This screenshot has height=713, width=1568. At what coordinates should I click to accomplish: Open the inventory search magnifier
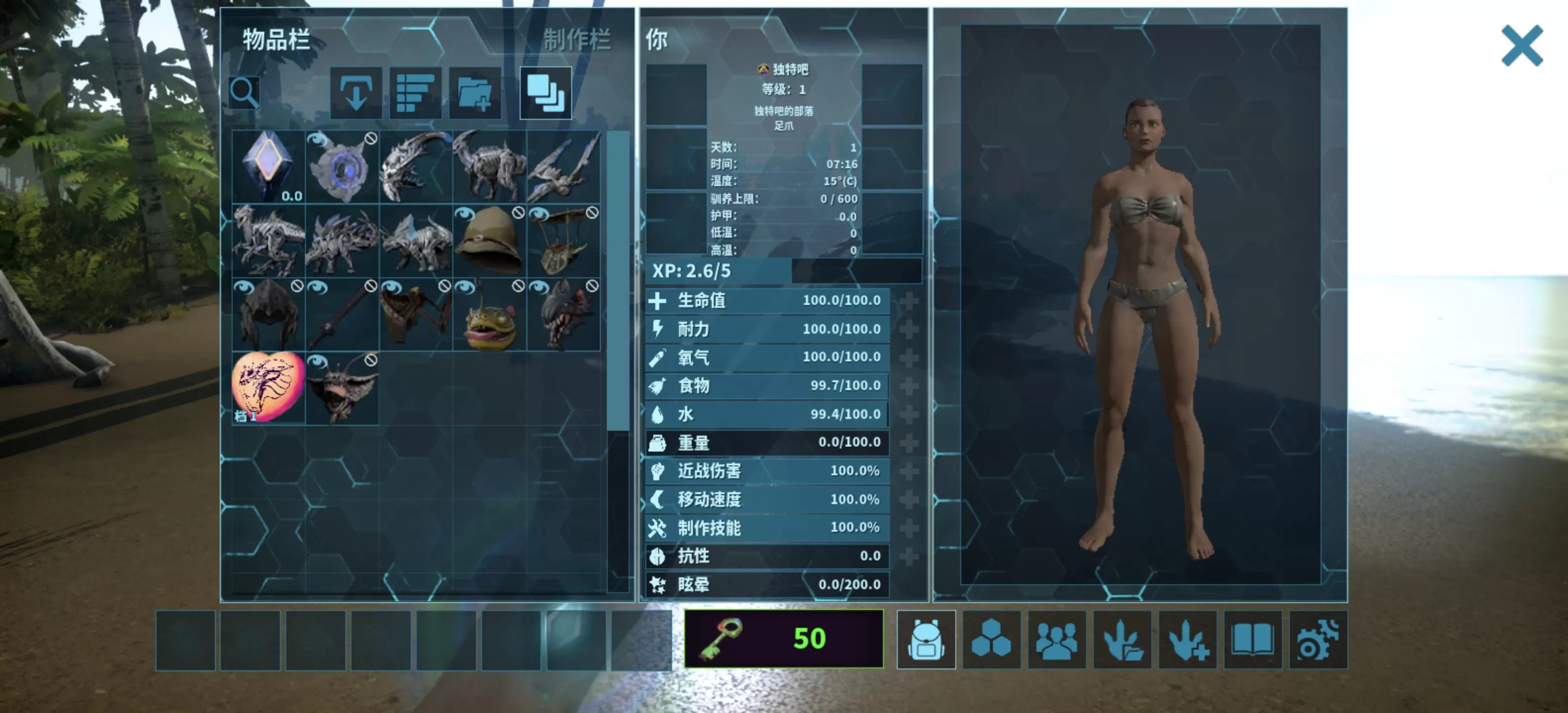244,93
